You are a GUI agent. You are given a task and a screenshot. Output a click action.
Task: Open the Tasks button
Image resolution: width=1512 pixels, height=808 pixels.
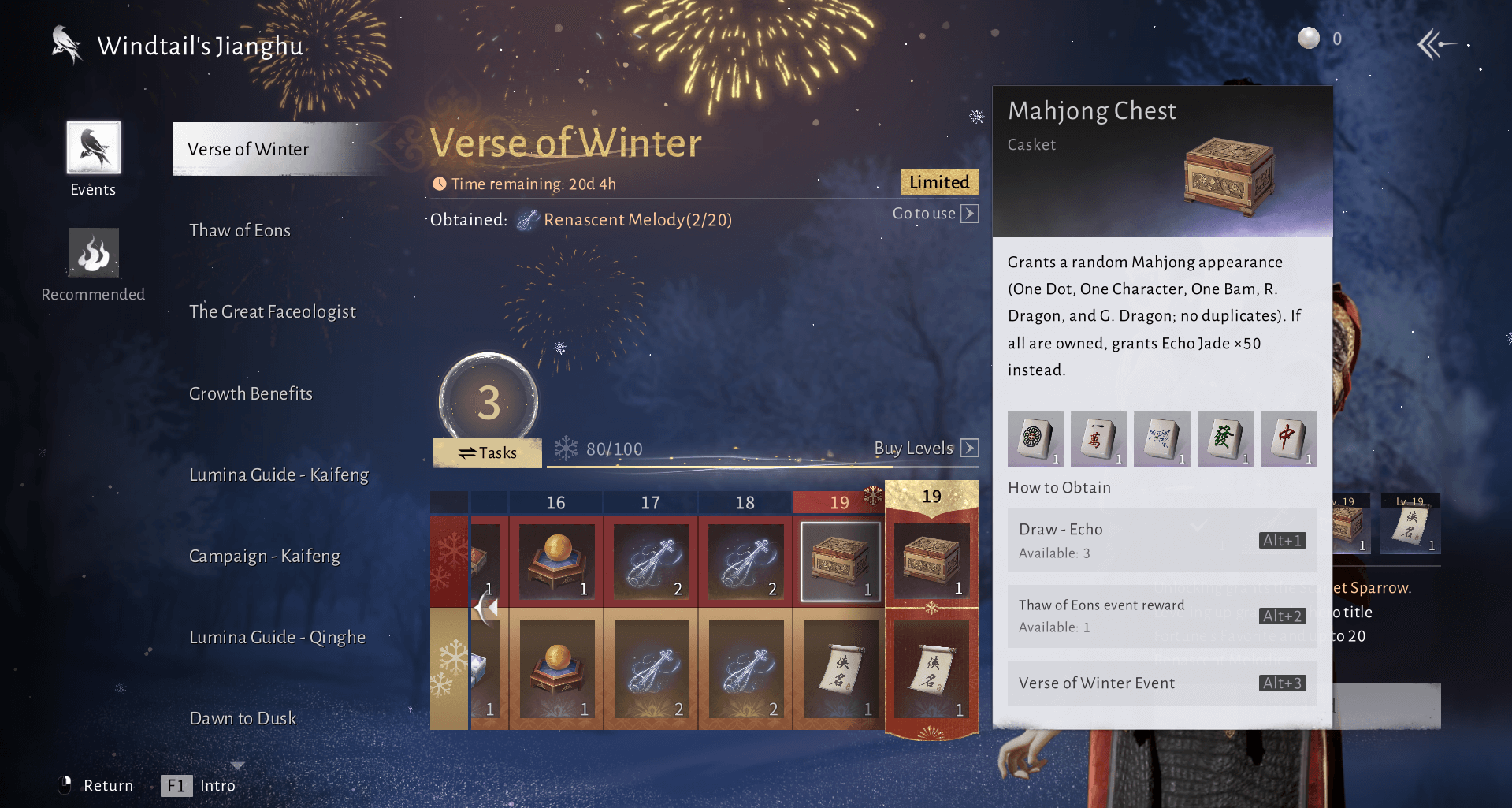coord(487,452)
